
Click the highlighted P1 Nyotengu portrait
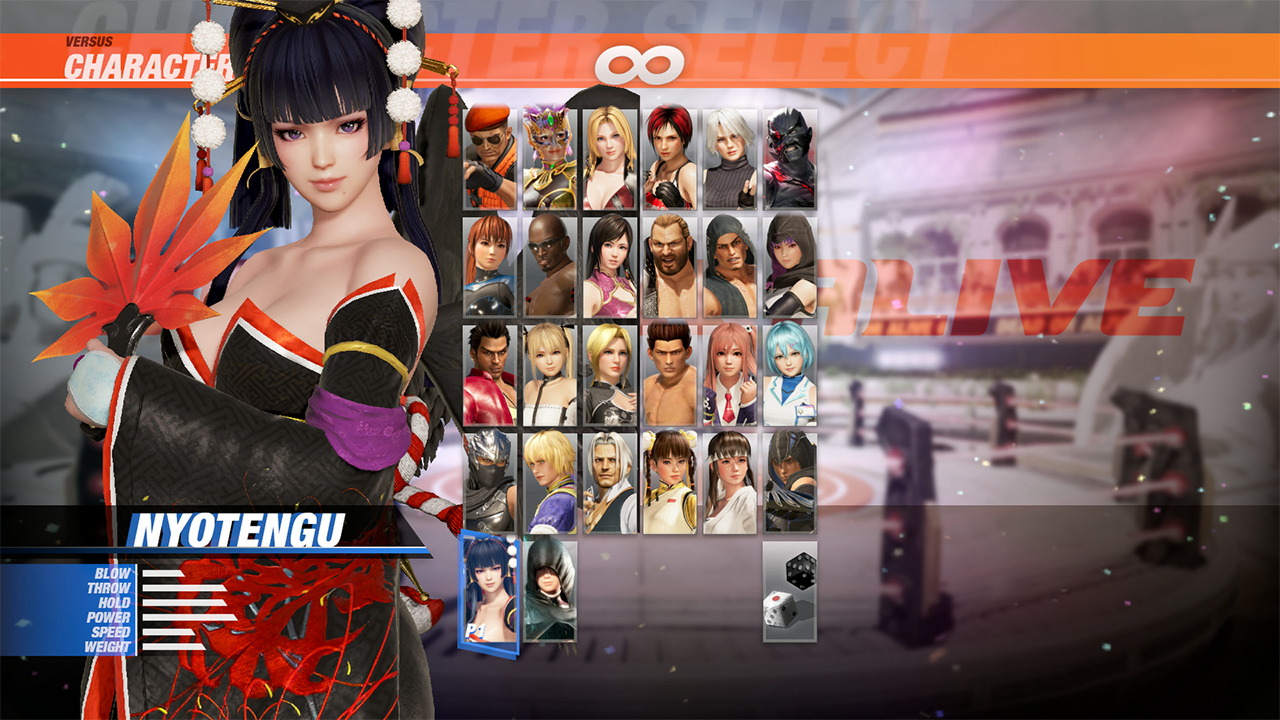(x=487, y=590)
